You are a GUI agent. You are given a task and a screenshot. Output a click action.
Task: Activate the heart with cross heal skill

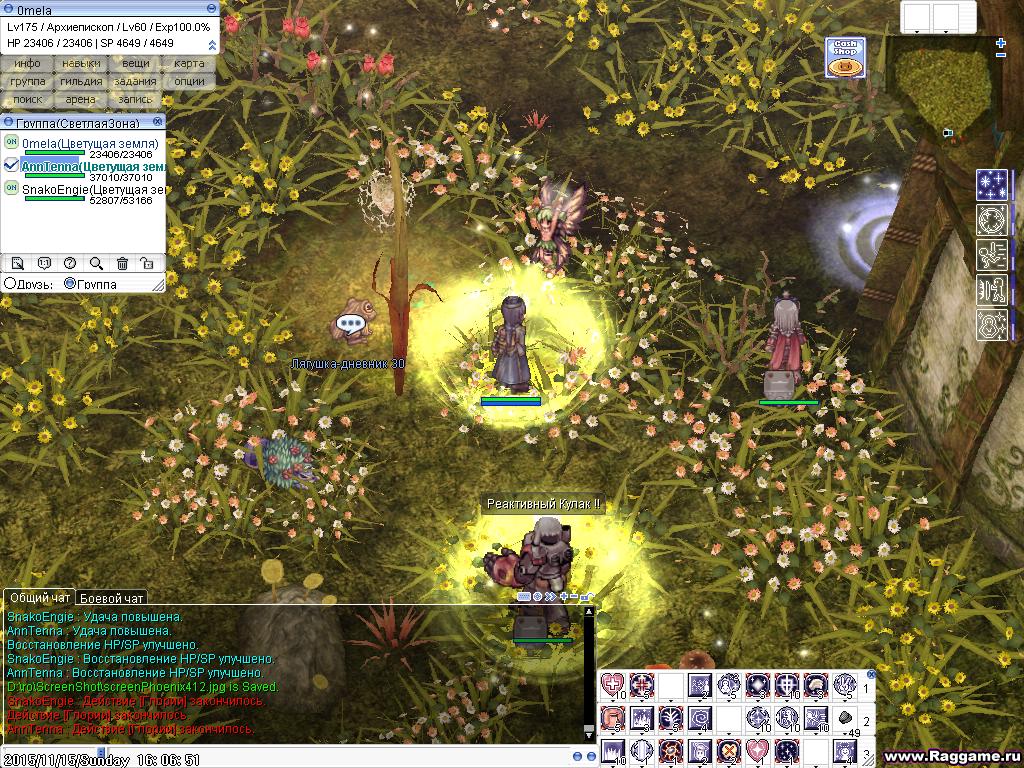612,686
